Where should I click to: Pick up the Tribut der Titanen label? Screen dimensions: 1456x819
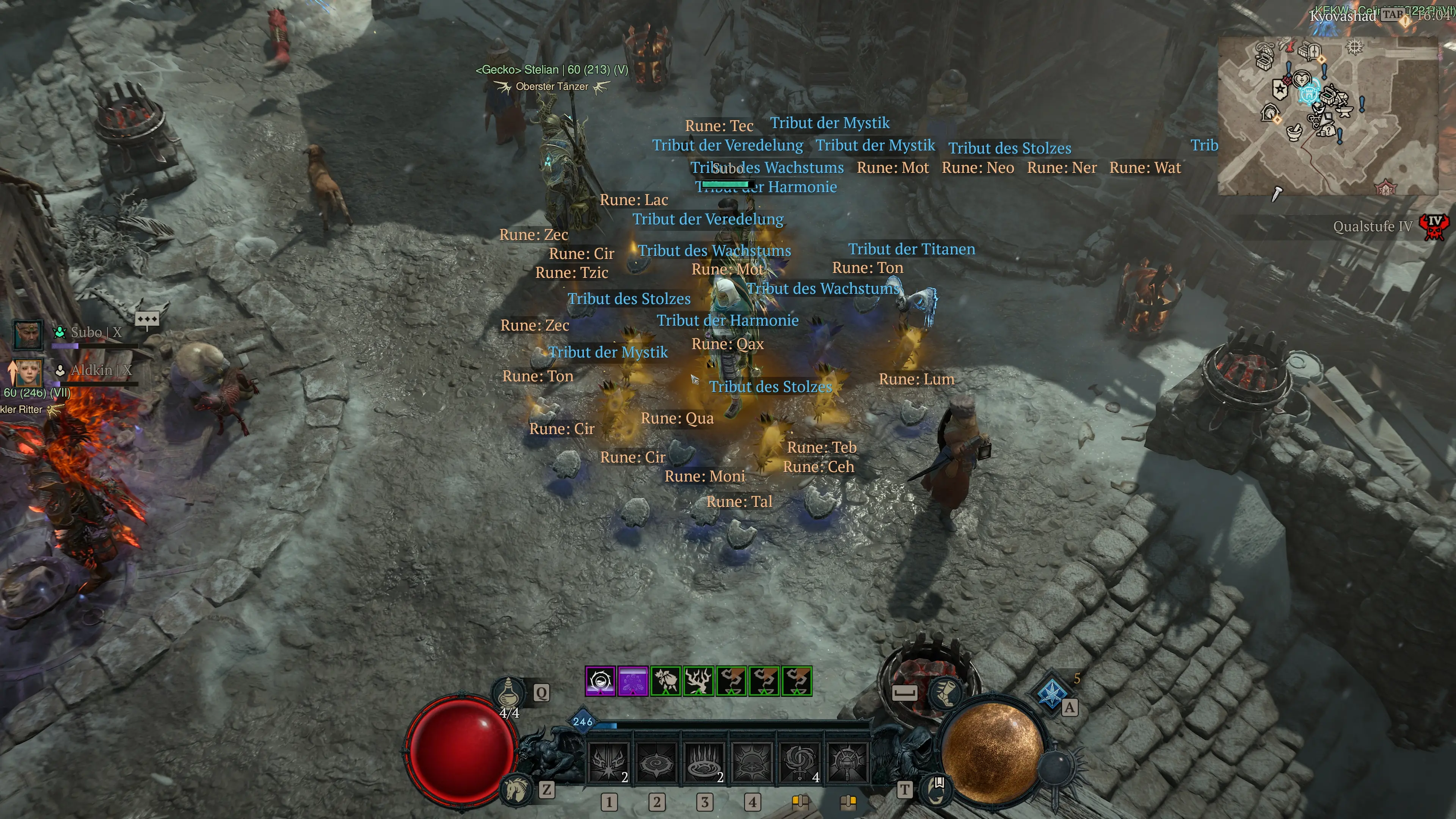(x=911, y=249)
